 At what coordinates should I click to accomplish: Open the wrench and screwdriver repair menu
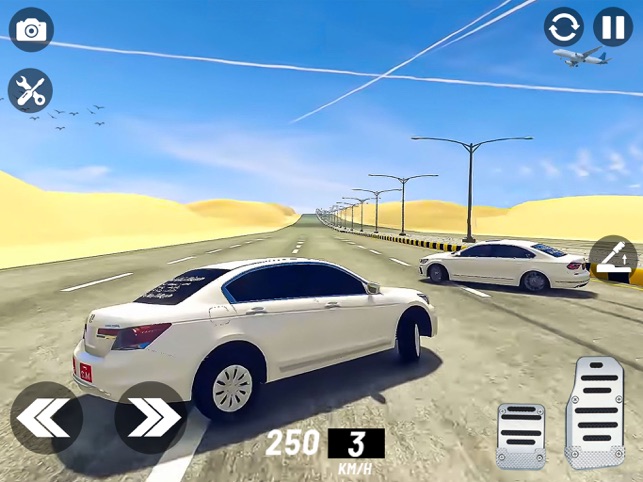[x=30, y=91]
